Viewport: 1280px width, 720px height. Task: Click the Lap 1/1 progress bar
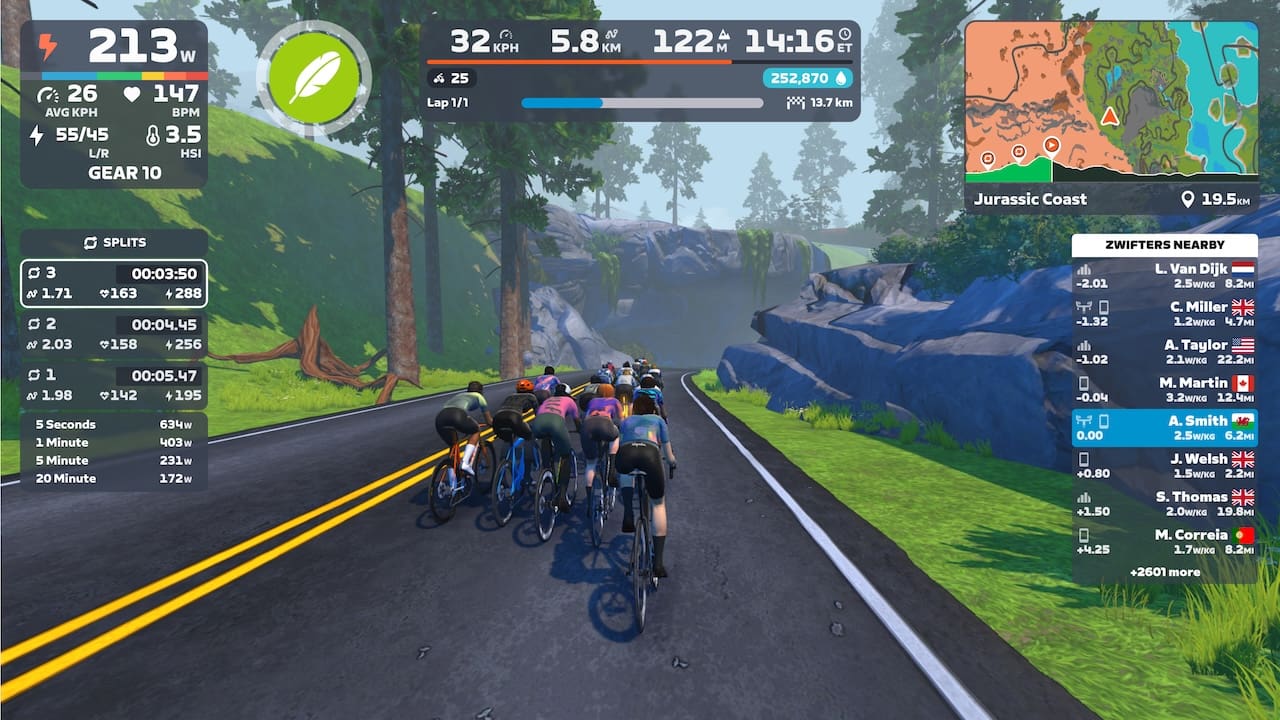tap(641, 101)
